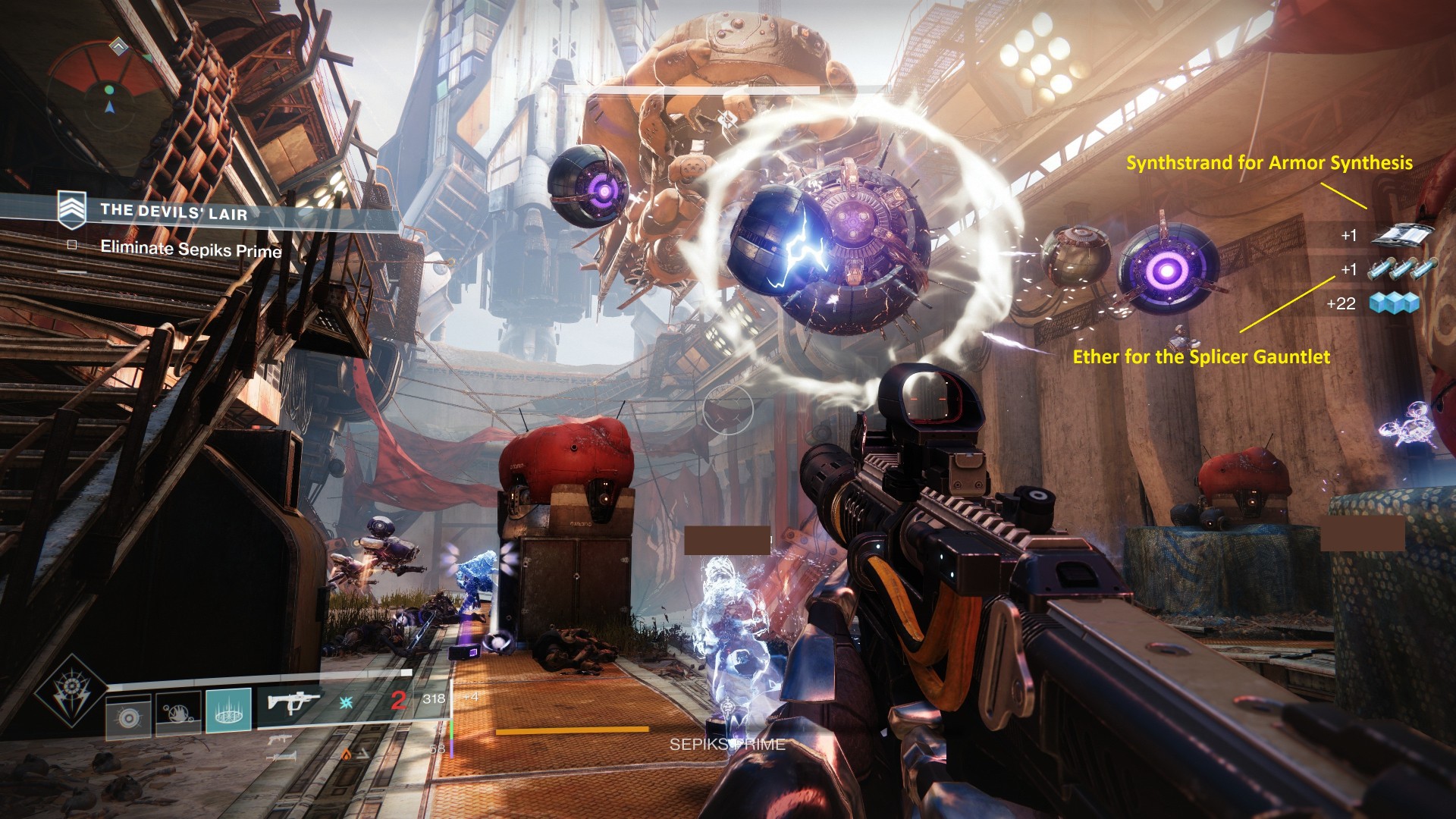Select the Eliminate Sepiks Prime objective
The image size is (1456, 819).
point(190,248)
